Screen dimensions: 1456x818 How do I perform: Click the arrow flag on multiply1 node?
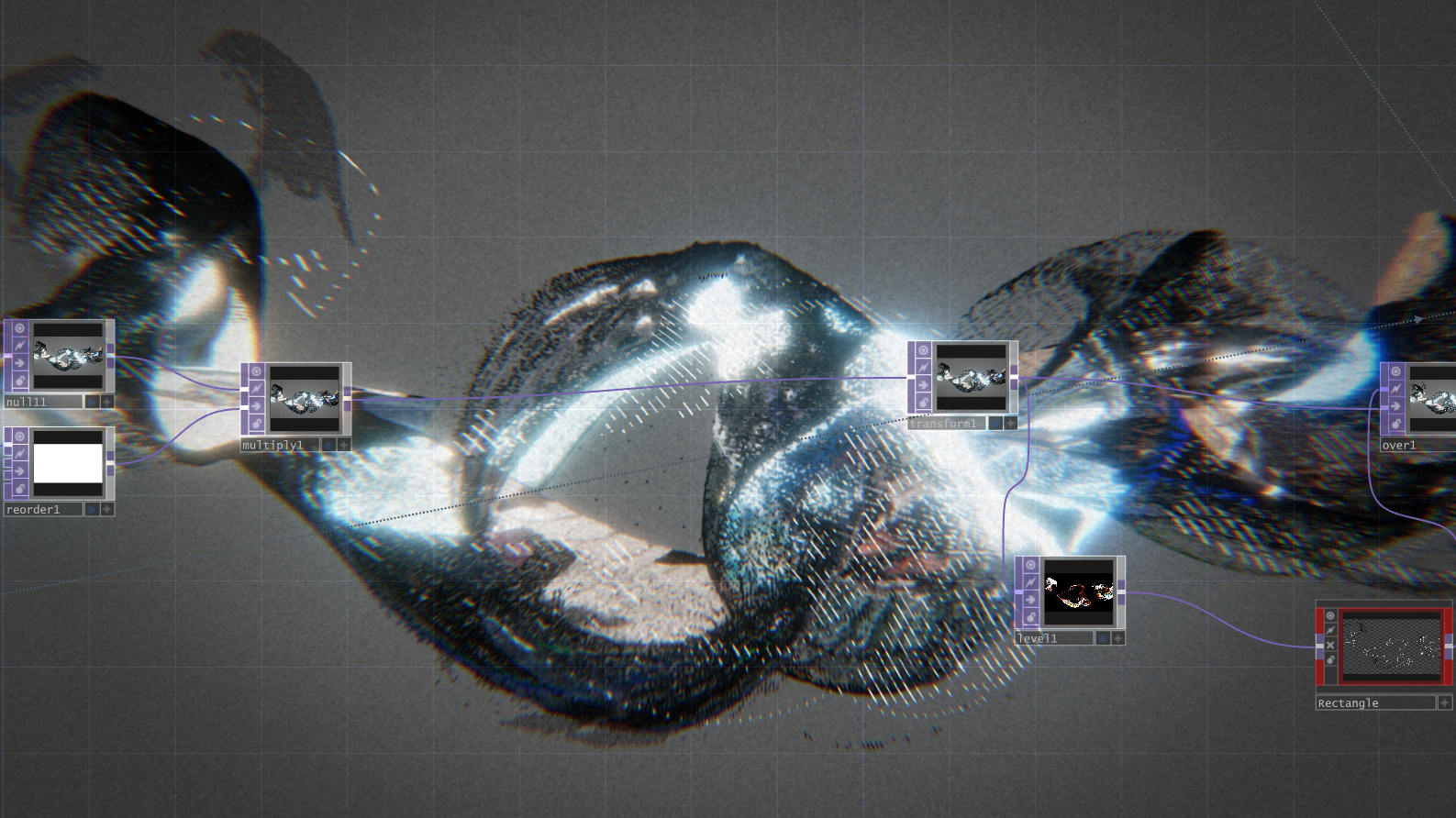coord(257,406)
